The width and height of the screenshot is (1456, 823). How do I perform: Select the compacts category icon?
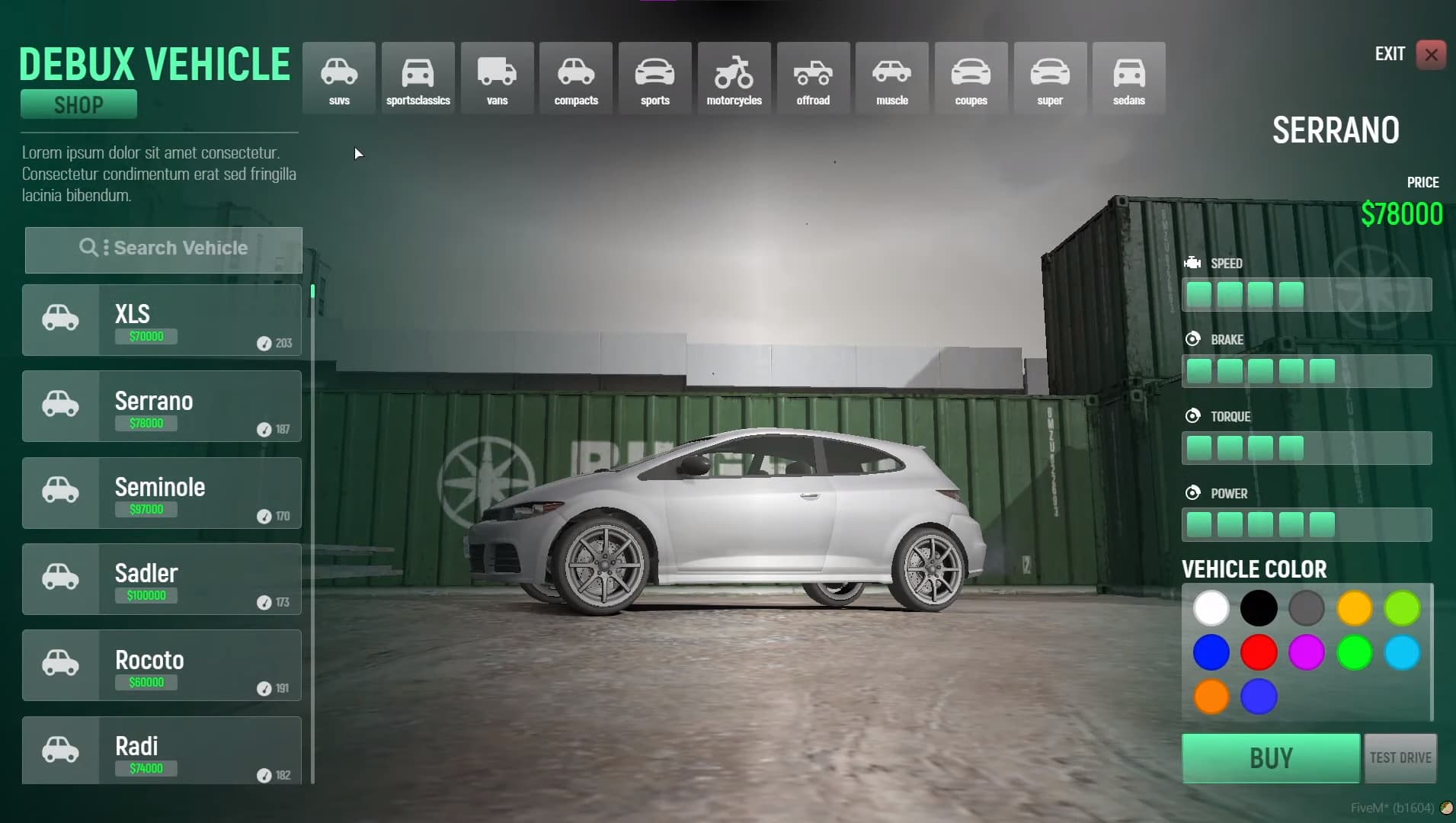pos(575,76)
